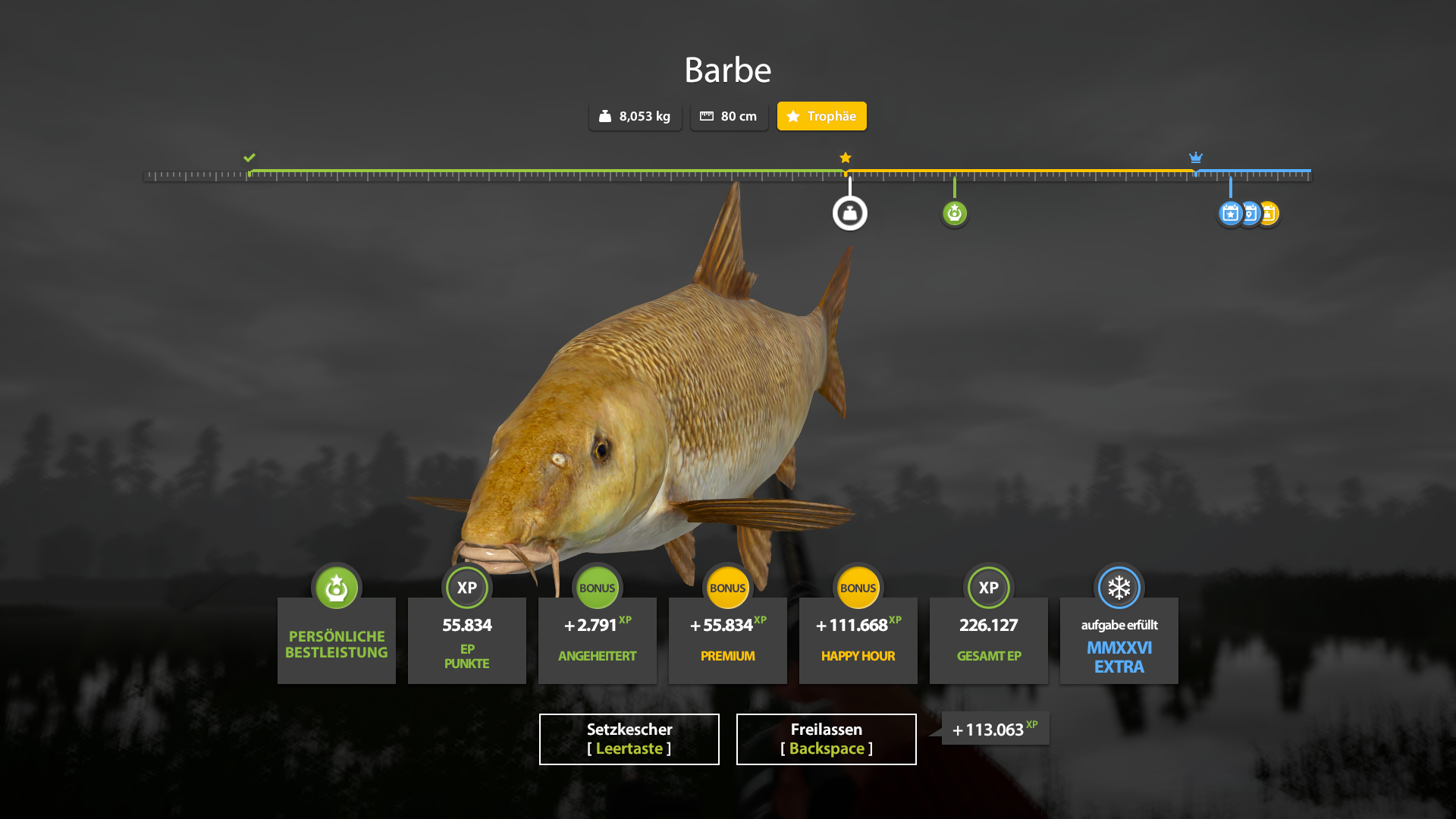Viewport: 1456px width, 819px height.
Task: Open the Gesamt EP circle showing 226.127
Action: pos(988,588)
